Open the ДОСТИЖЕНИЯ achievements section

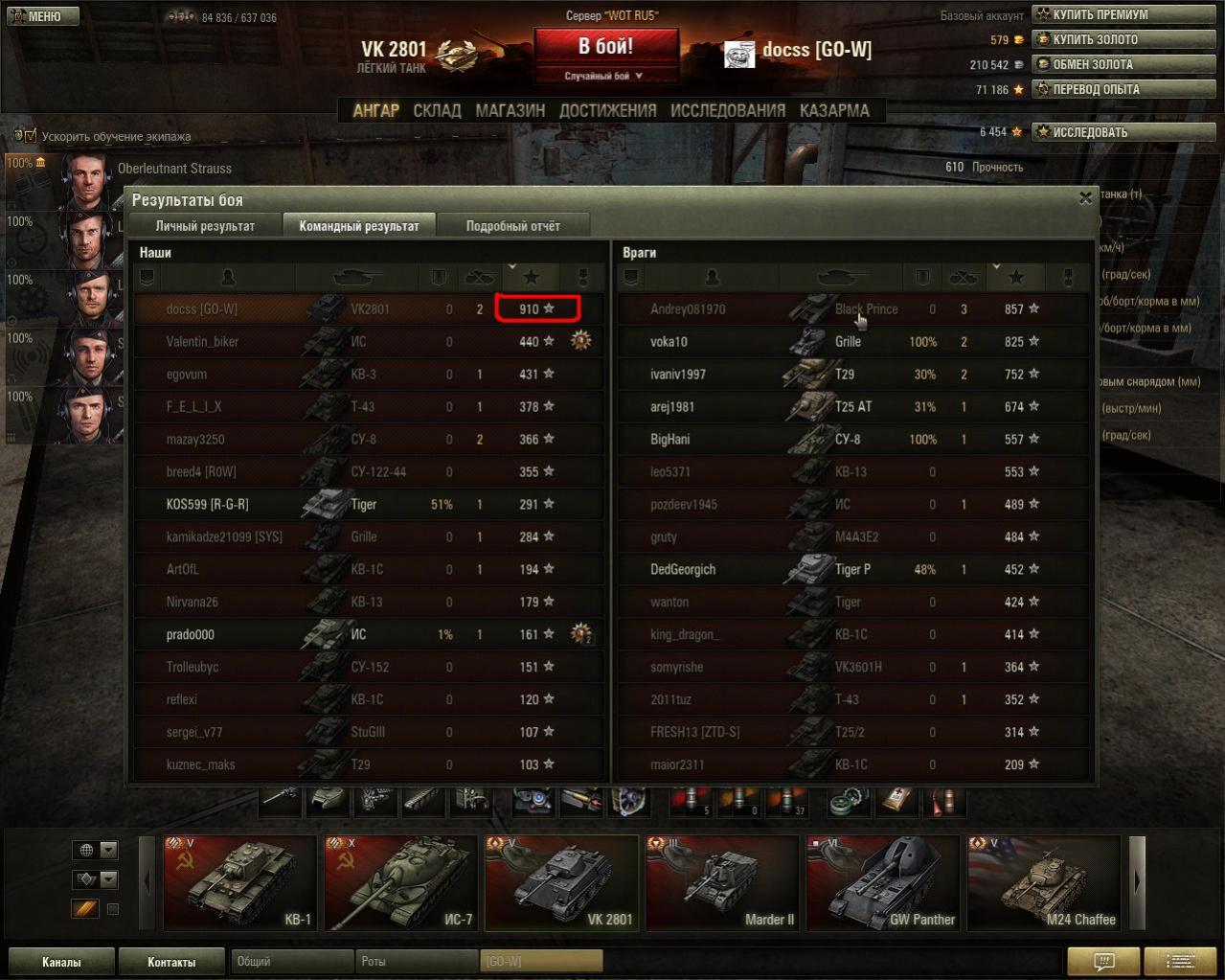pos(607,110)
